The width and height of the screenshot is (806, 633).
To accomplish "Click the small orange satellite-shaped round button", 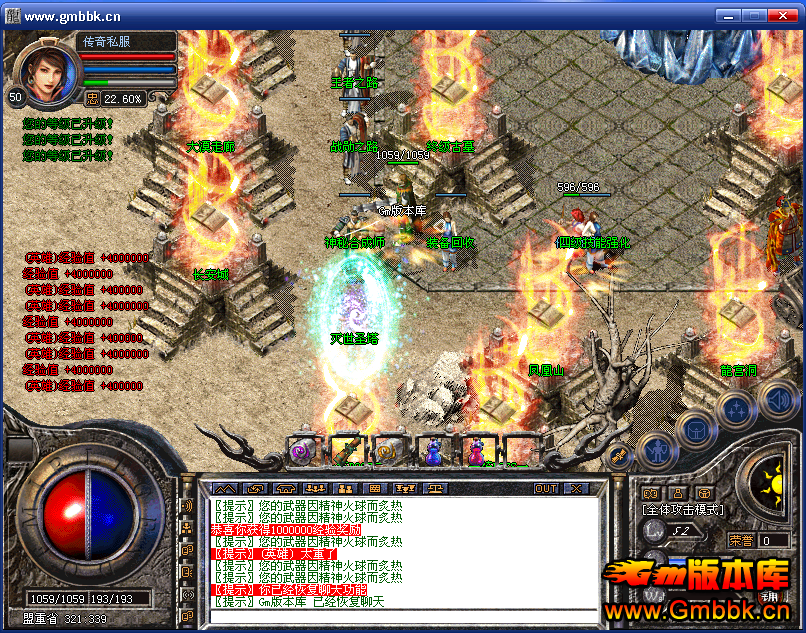I will tap(619, 455).
